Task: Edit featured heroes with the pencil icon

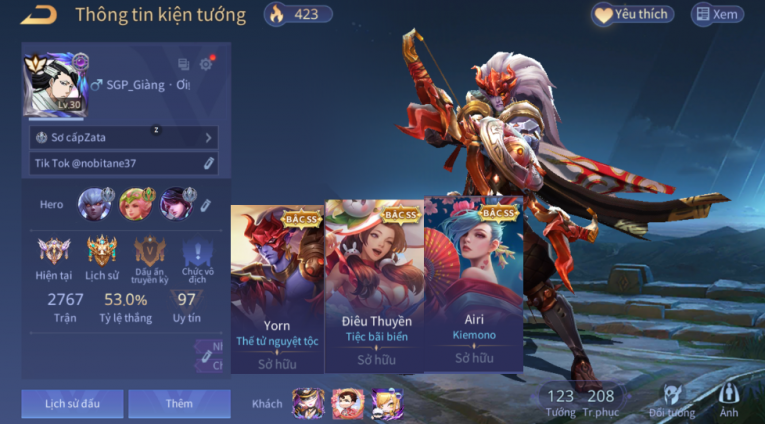Action: tap(206, 204)
